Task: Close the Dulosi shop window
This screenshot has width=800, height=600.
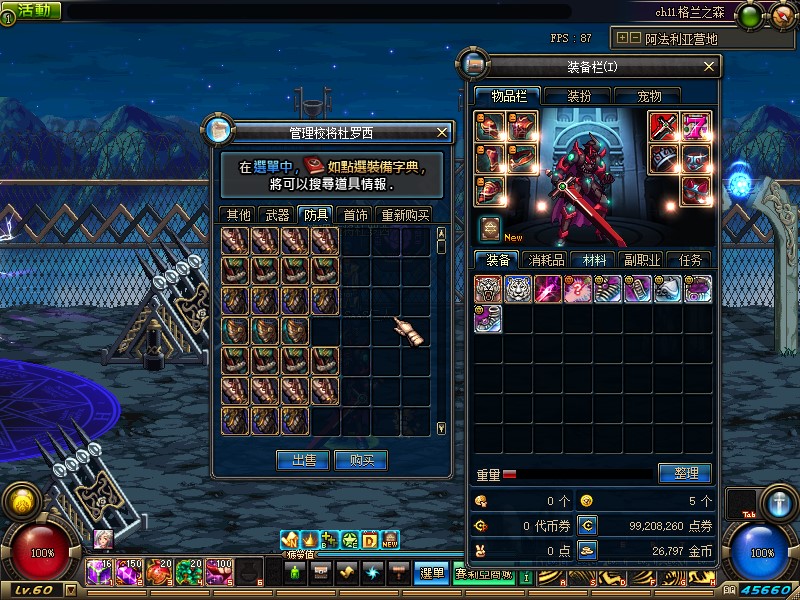Action: pos(443,132)
